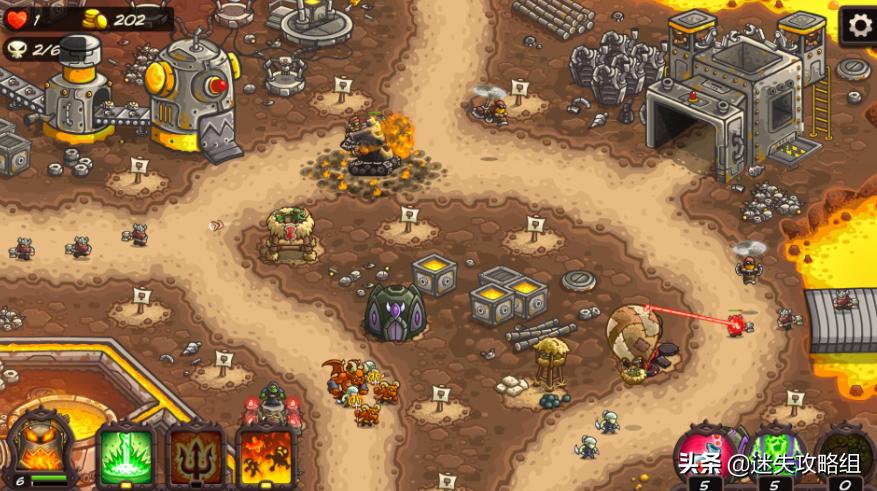Open the settings gear menu
The width and height of the screenshot is (877, 491).
[x=857, y=24]
